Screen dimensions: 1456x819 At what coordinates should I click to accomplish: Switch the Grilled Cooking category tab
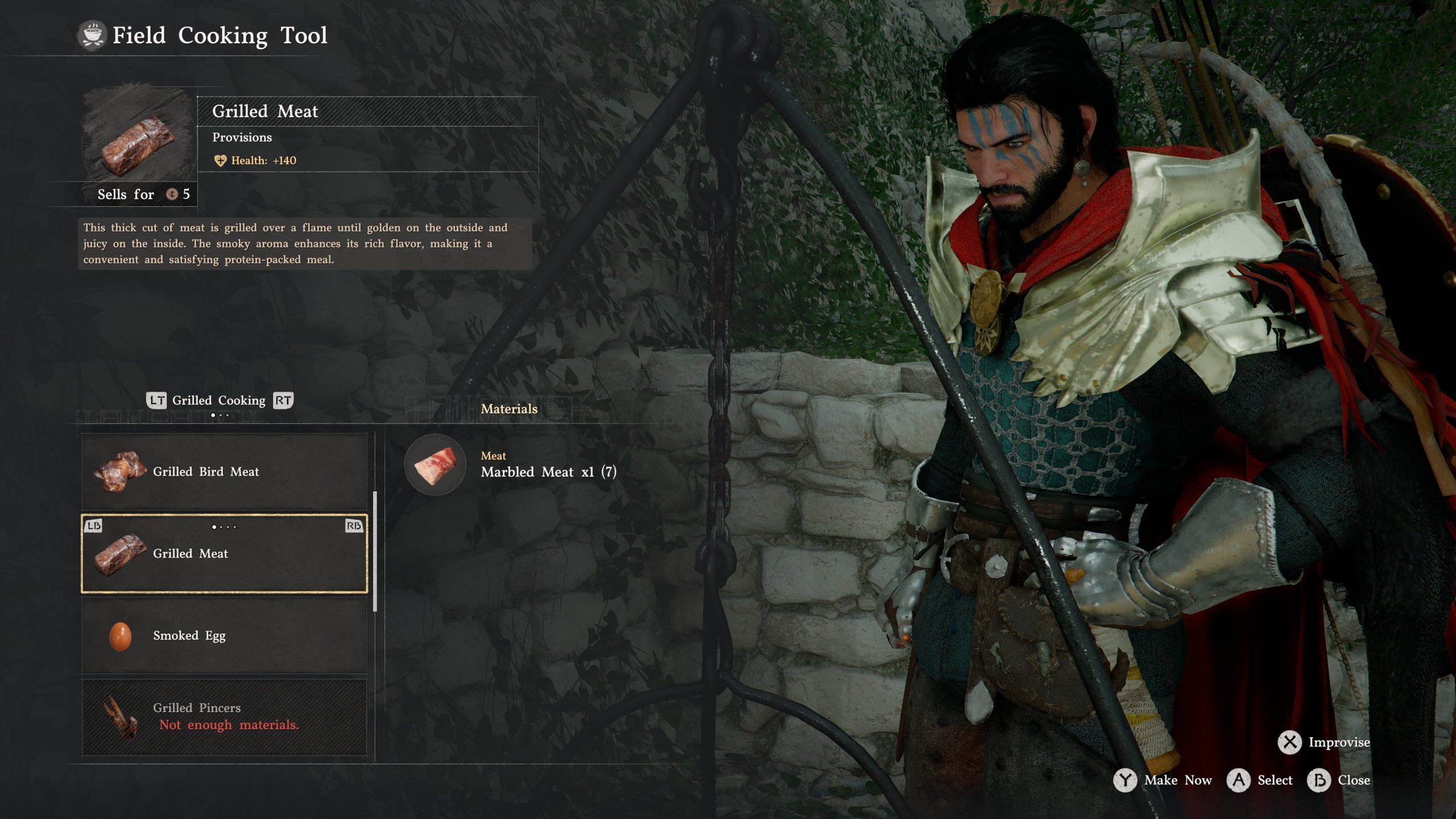tap(219, 400)
